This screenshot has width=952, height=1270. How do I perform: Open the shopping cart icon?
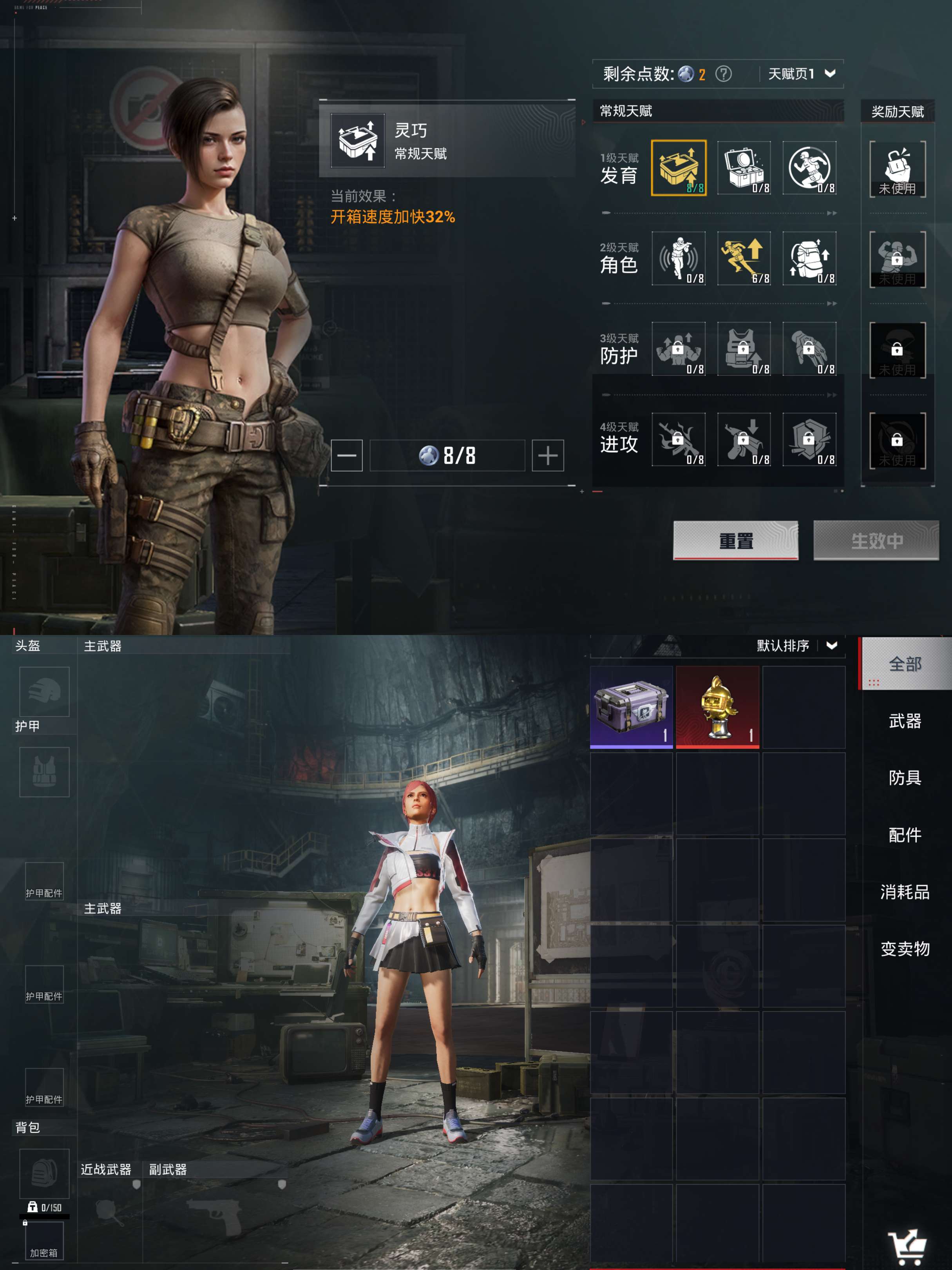coord(907,1246)
